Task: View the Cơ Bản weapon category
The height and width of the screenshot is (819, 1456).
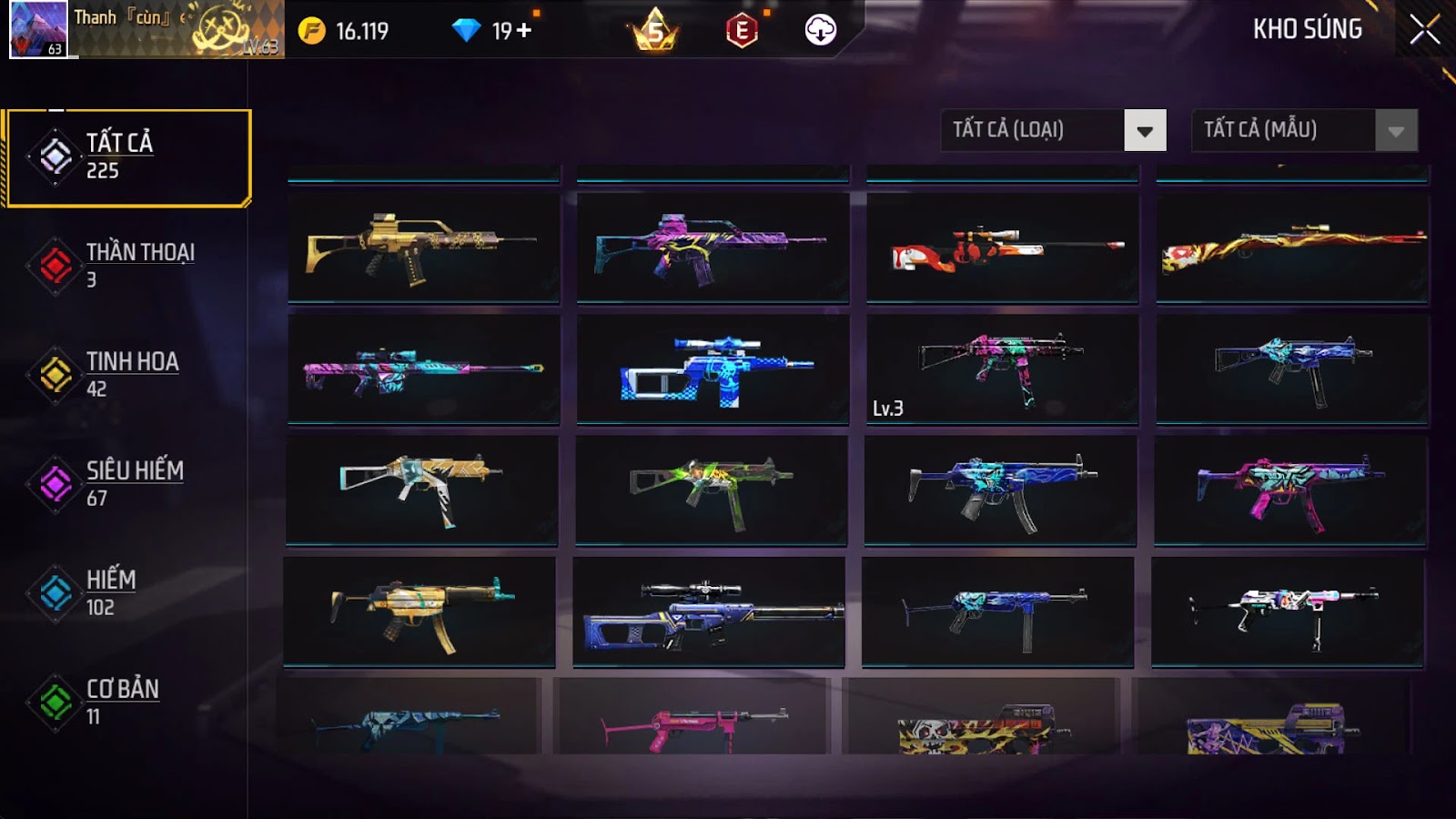Action: pyautogui.click(x=127, y=702)
